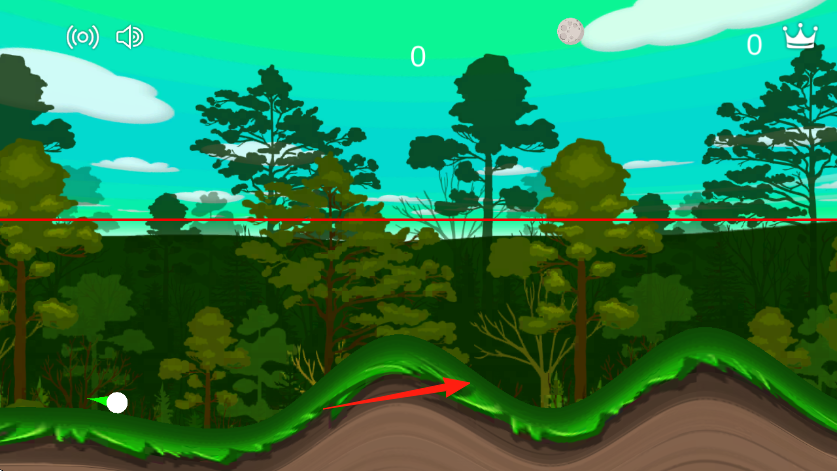
Task: Mute the sound with the speaker icon
Action: 130,38
